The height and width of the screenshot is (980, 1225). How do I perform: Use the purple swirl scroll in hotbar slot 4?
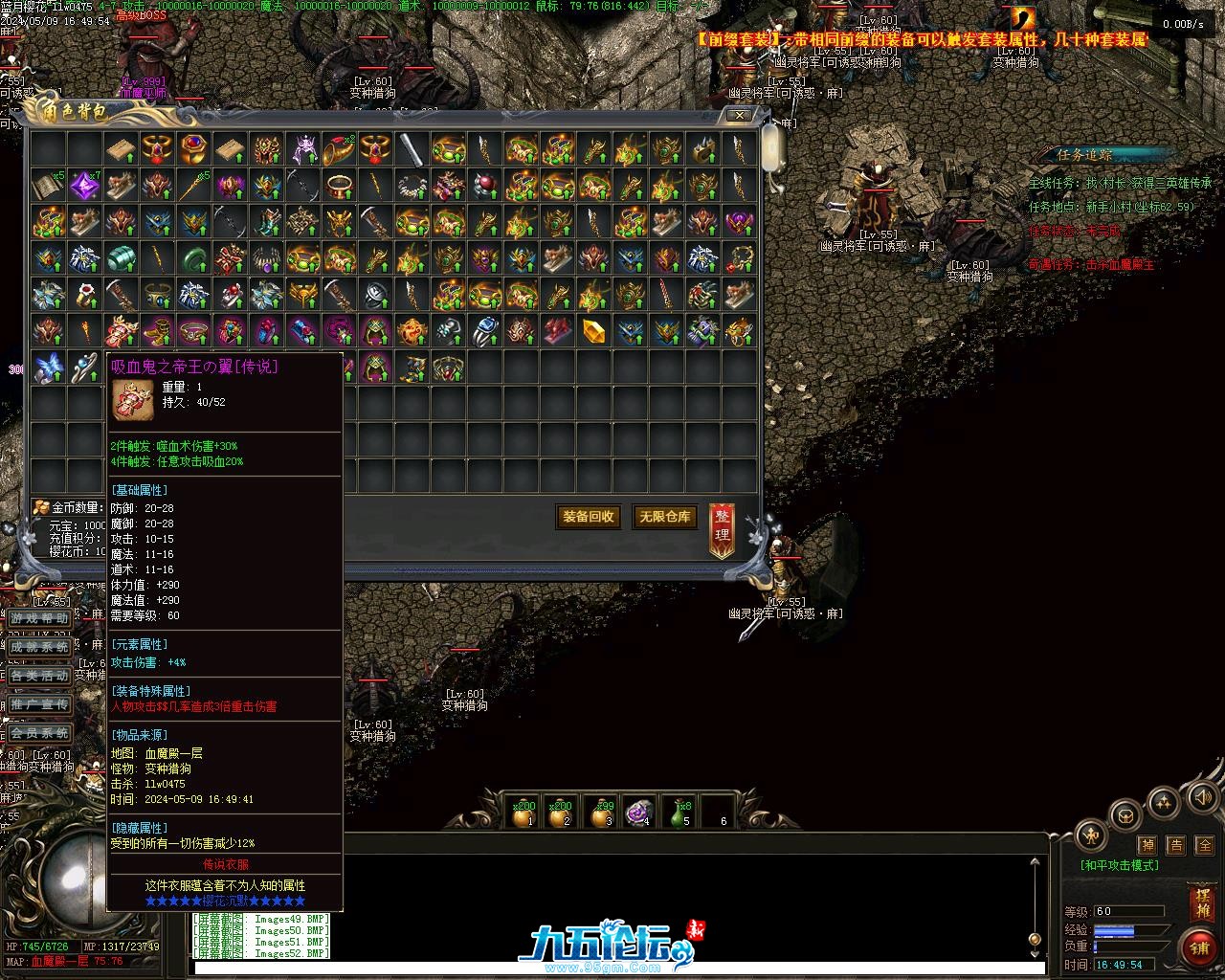(x=638, y=813)
